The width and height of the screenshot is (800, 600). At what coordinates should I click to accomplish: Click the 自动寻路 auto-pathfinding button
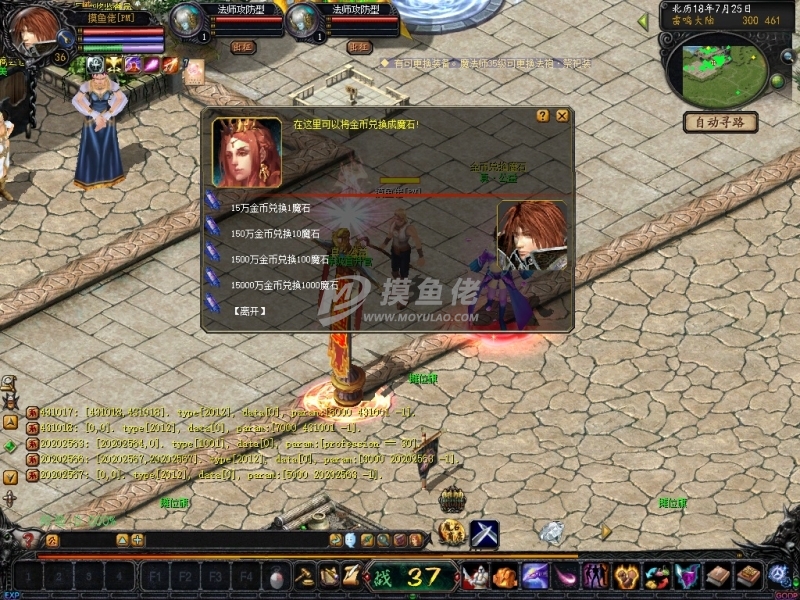[x=720, y=122]
